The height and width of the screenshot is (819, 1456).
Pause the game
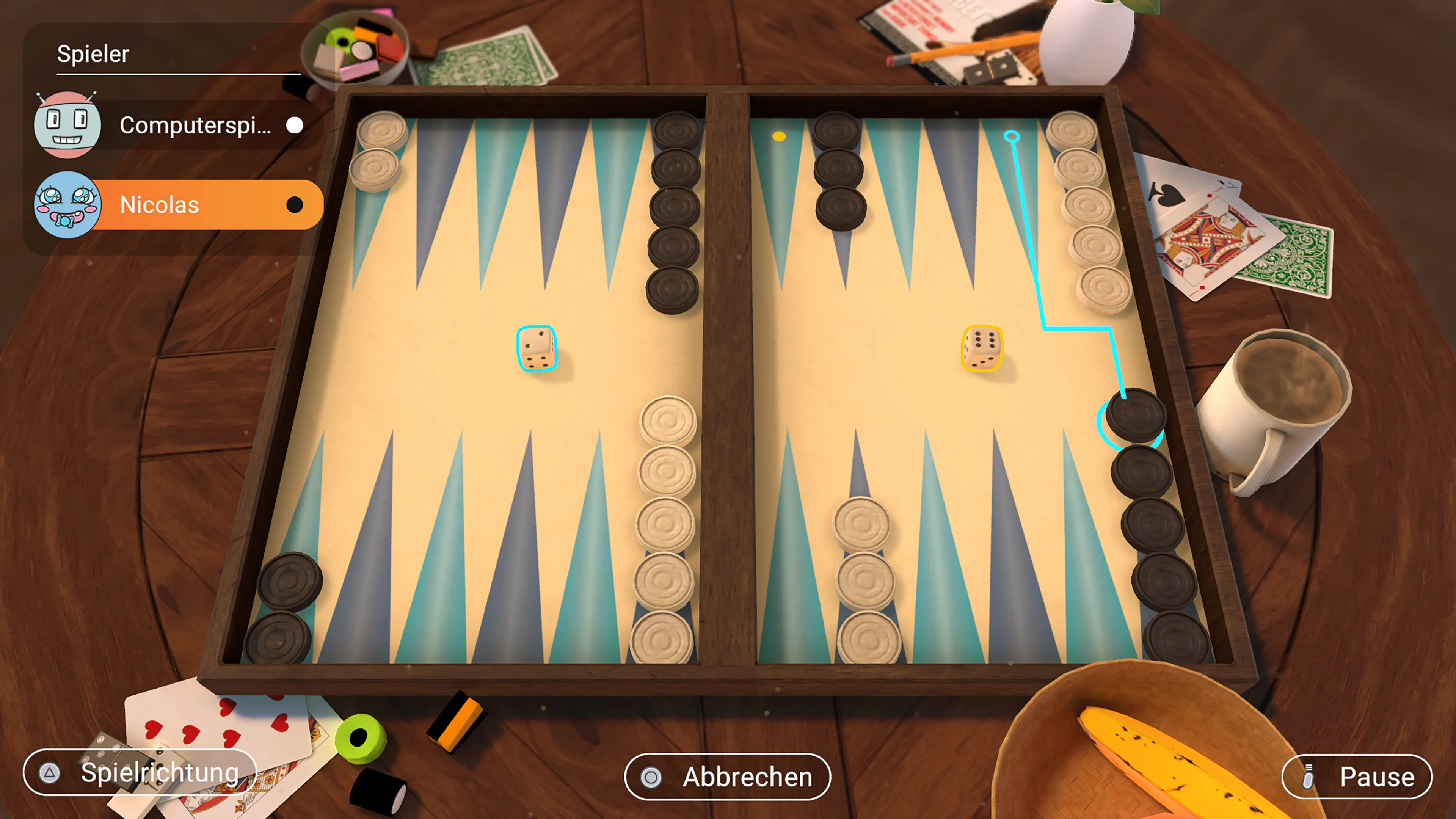click(x=1357, y=777)
